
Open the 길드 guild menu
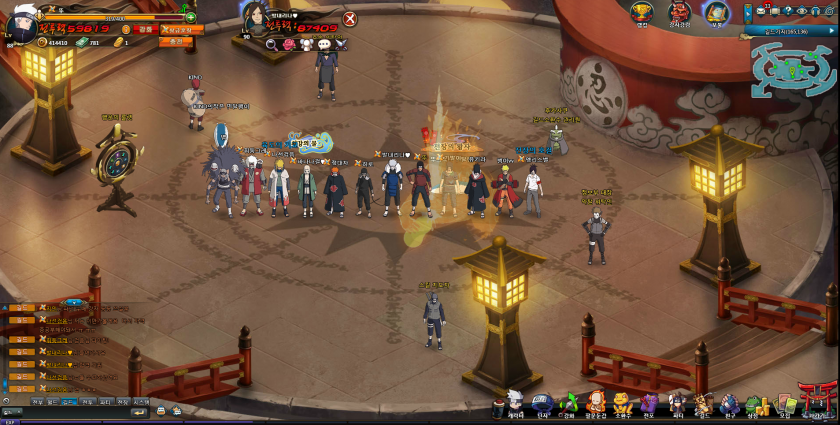704,404
